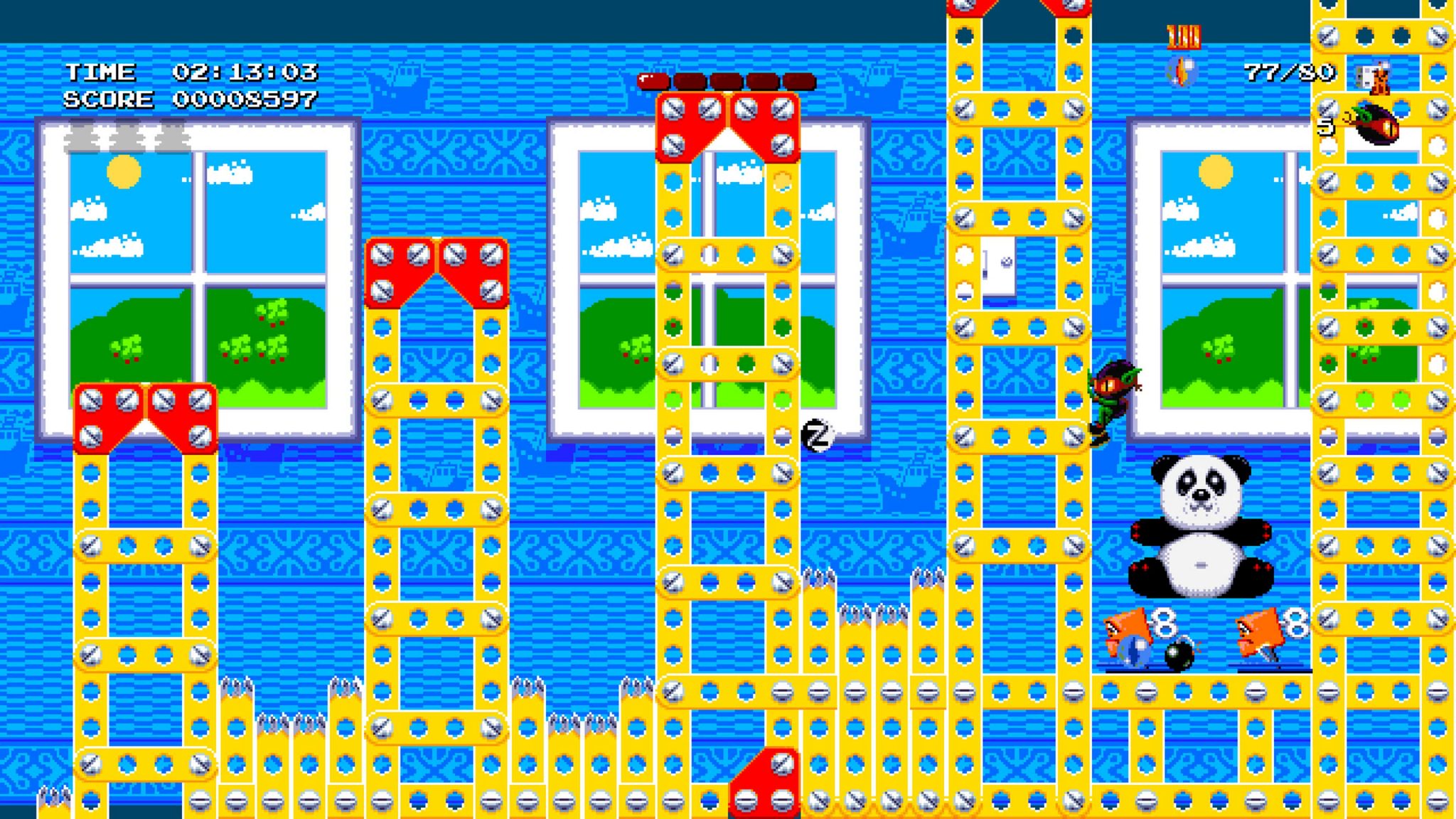Click the row of dark candy blocks above the tower
This screenshot has height=819, width=1456.
click(727, 80)
